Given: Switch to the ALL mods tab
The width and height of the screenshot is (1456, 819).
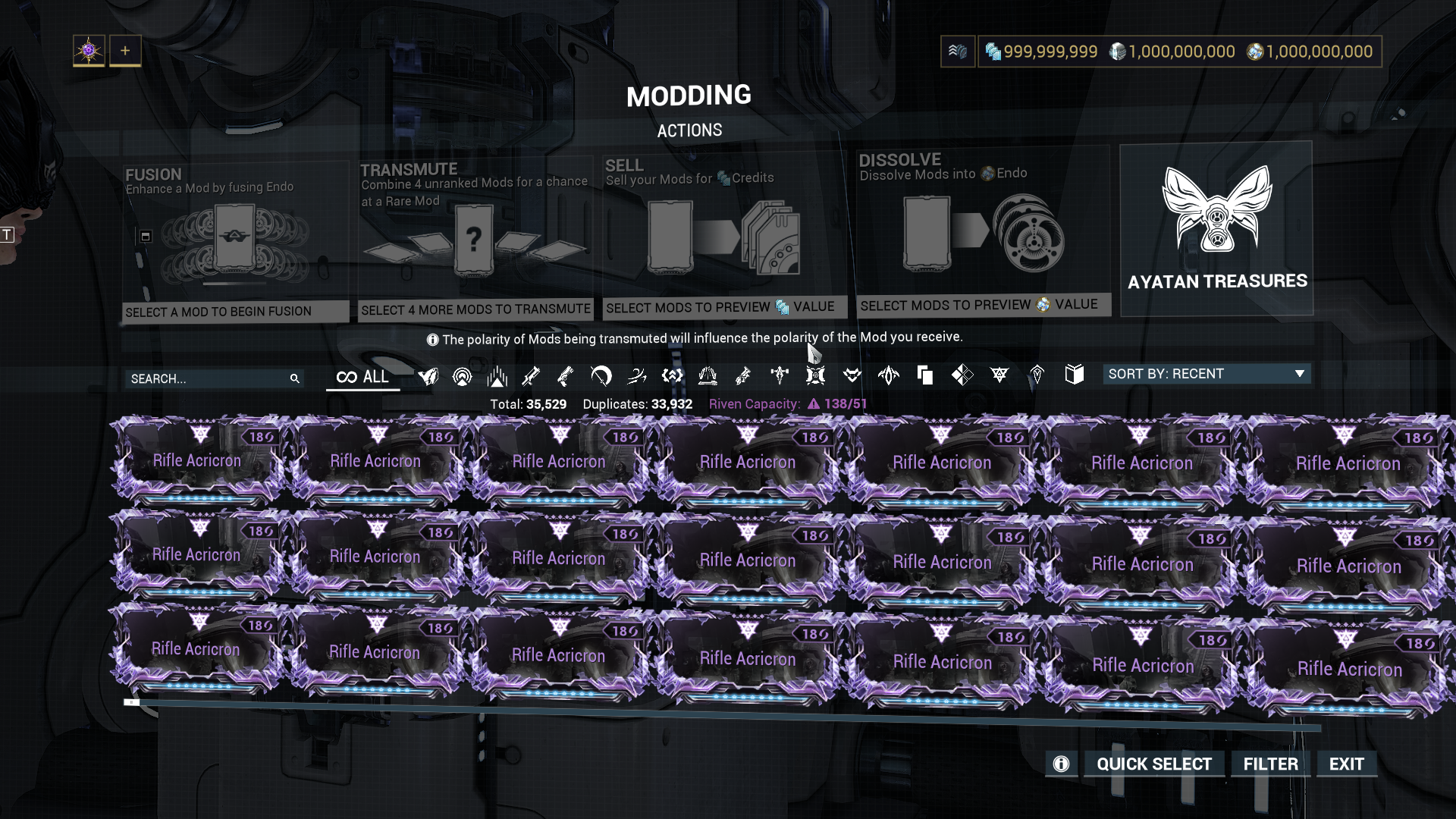Looking at the screenshot, I should coord(362,377).
